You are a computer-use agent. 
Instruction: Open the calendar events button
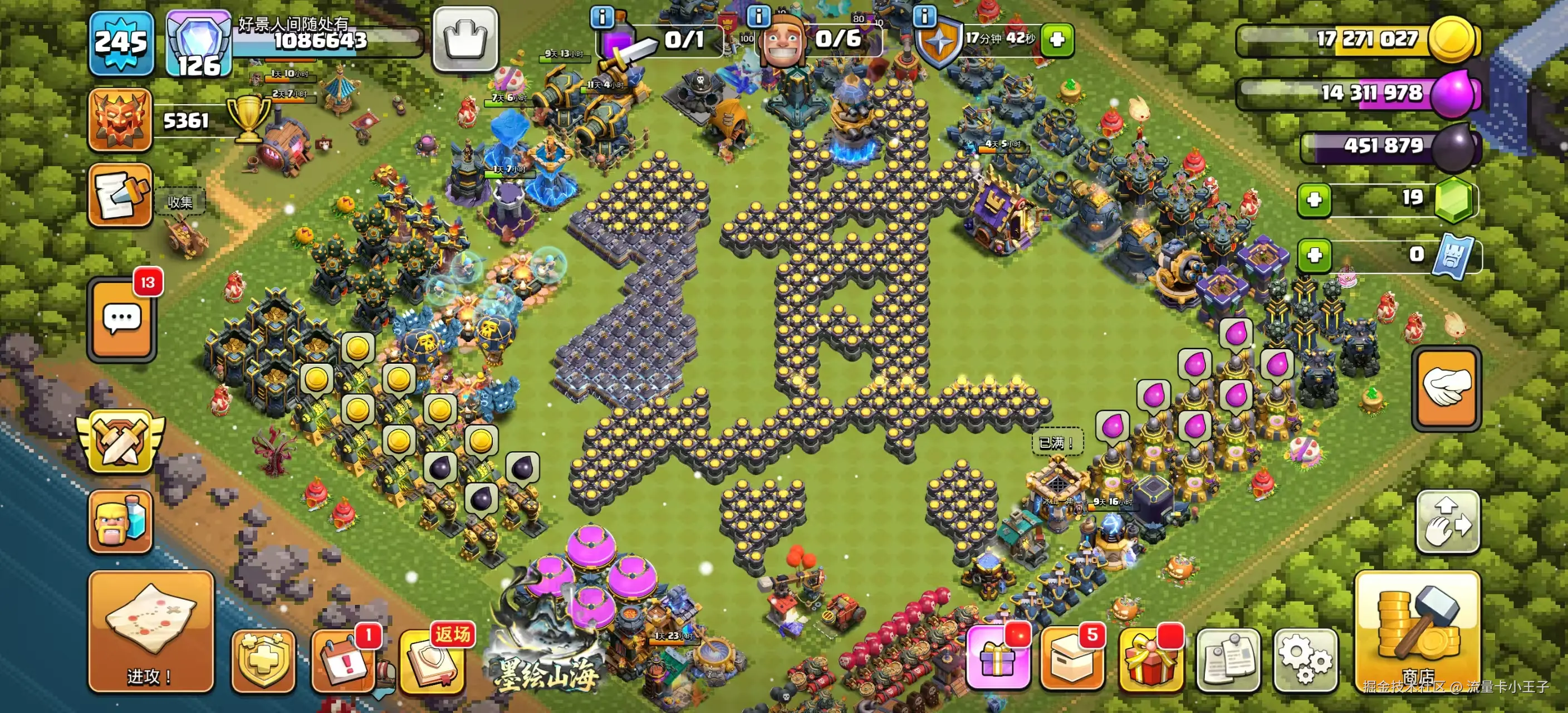click(x=344, y=661)
